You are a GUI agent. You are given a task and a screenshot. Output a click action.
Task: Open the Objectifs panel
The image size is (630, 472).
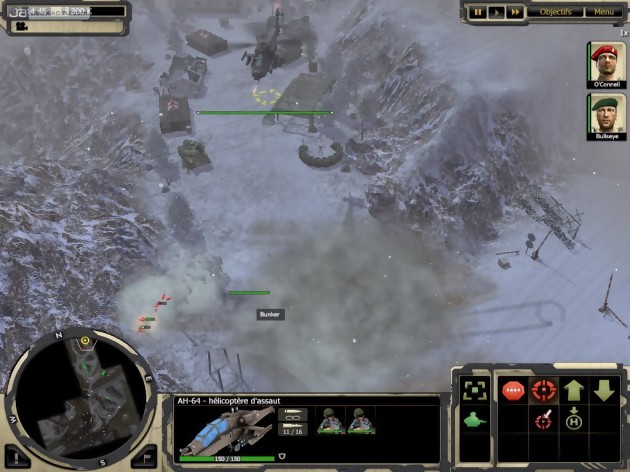556,12
